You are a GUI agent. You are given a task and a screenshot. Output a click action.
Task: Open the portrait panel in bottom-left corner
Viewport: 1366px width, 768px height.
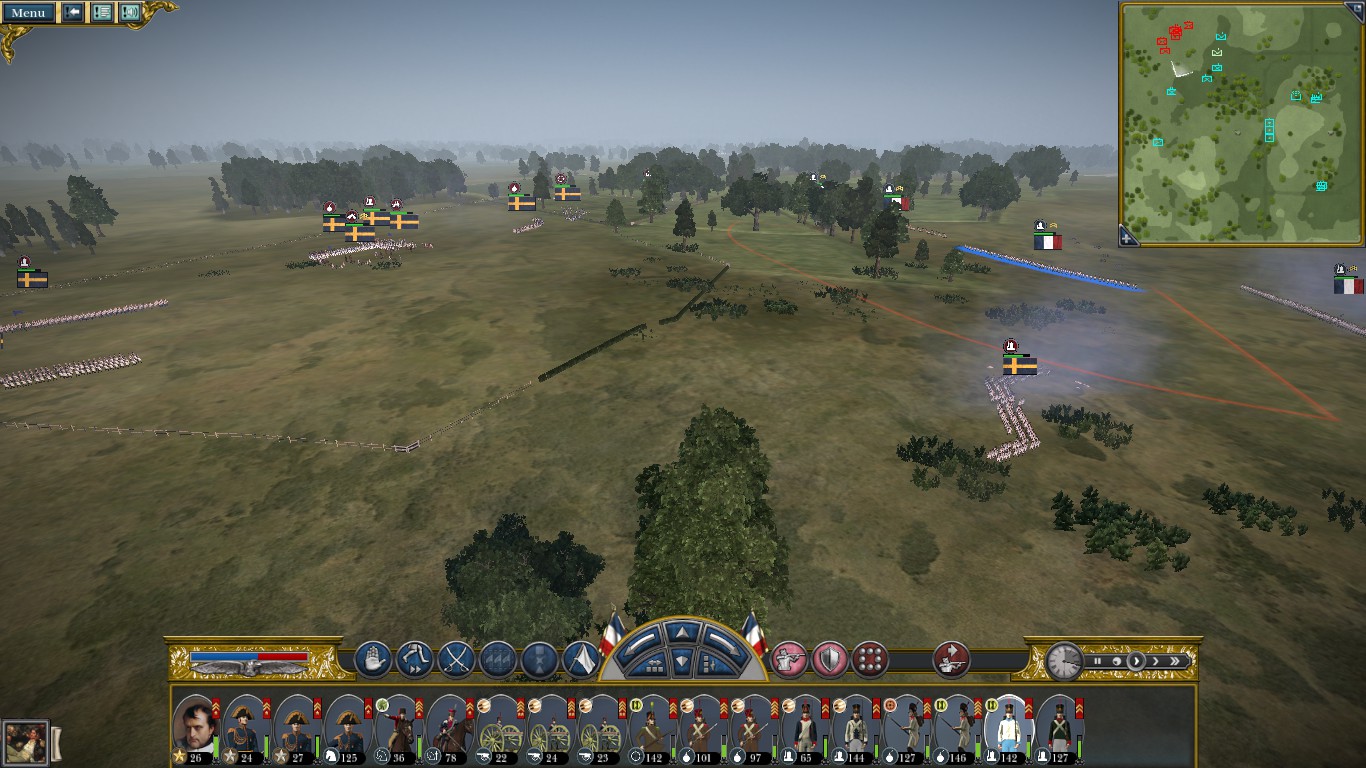pos(25,743)
